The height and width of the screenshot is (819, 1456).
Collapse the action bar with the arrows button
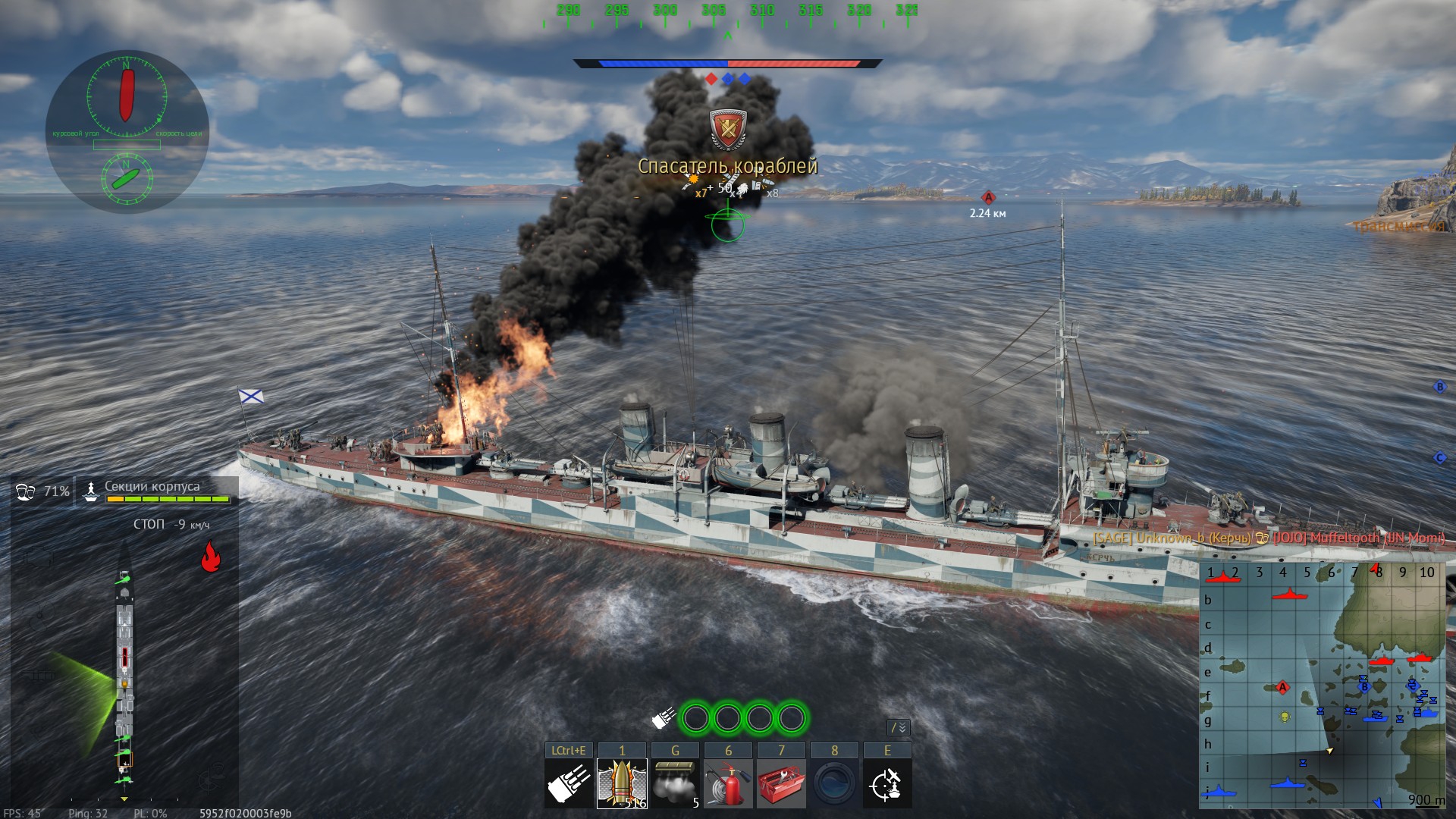click(x=899, y=728)
